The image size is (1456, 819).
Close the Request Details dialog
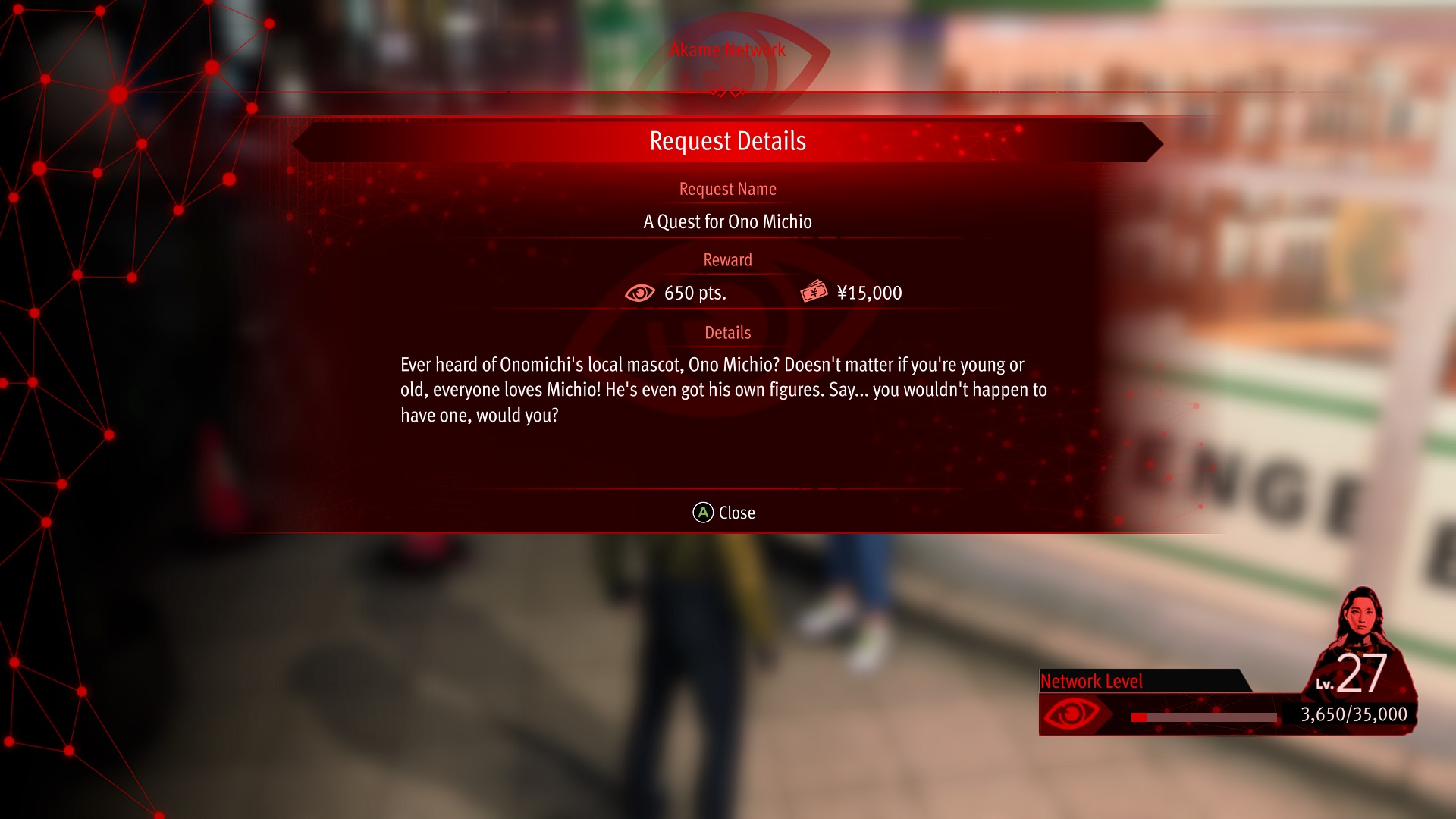(724, 513)
